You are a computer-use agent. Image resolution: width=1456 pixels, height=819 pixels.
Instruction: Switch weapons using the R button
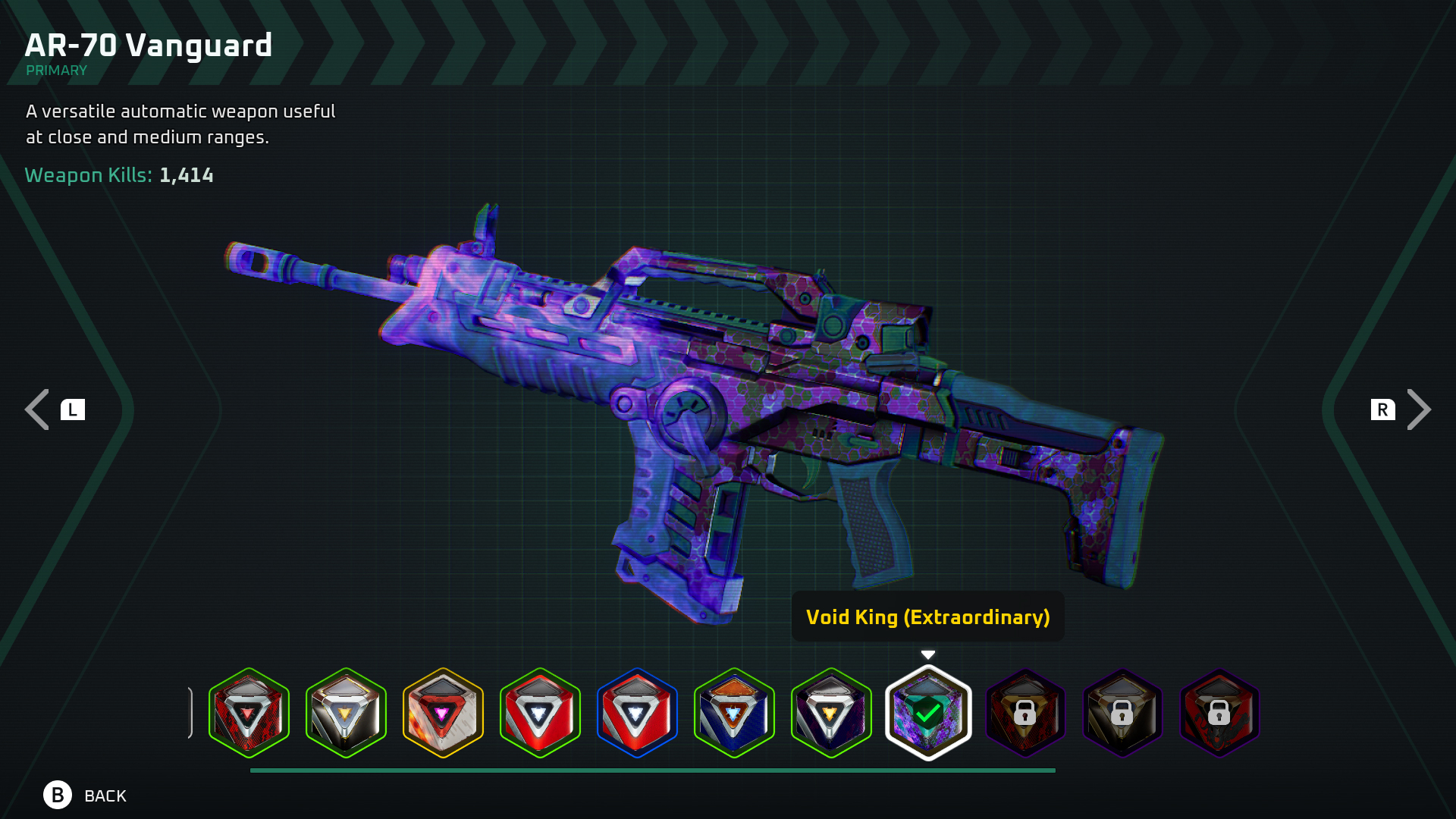pos(1383,409)
